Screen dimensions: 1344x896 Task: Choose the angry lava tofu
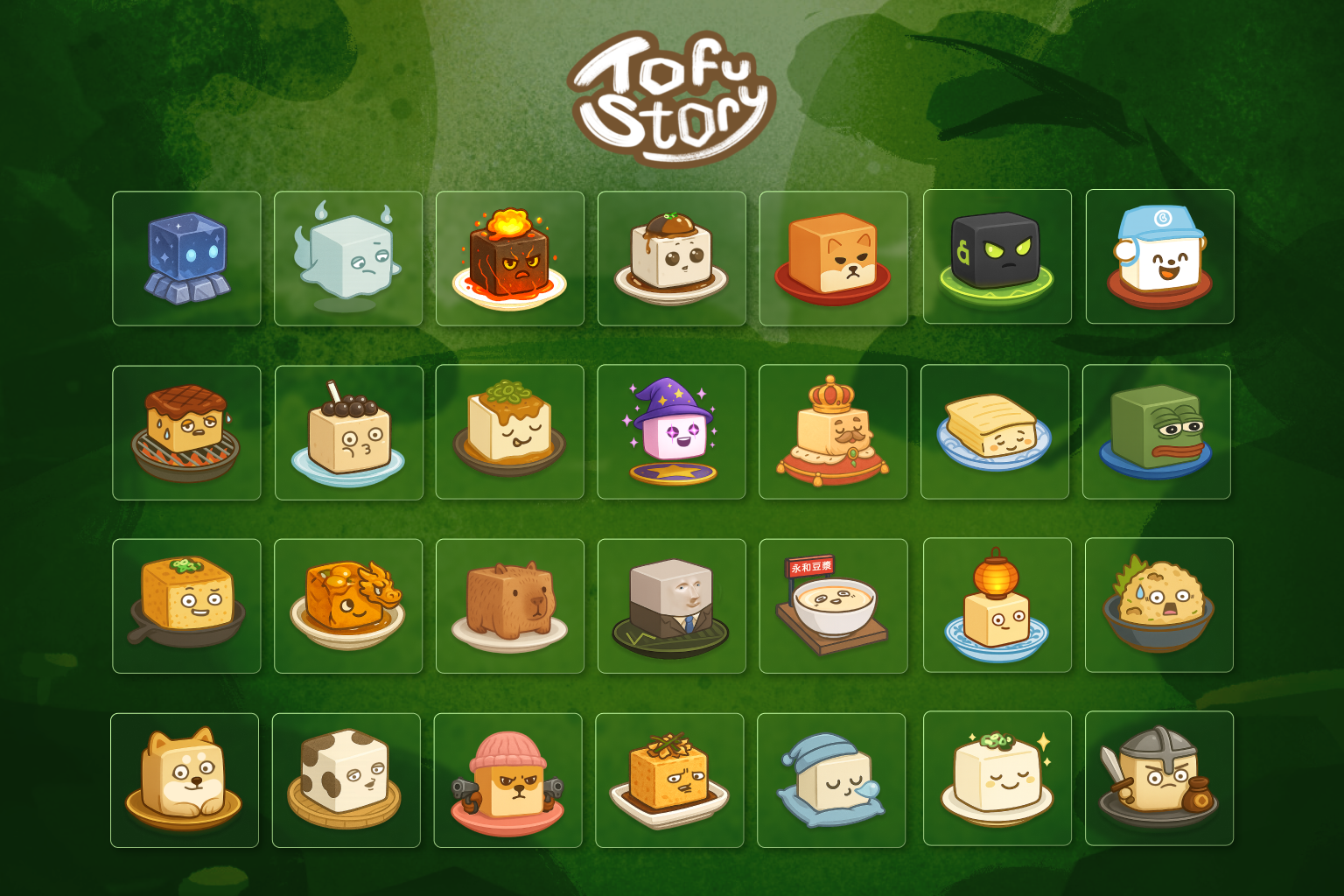pos(510,256)
